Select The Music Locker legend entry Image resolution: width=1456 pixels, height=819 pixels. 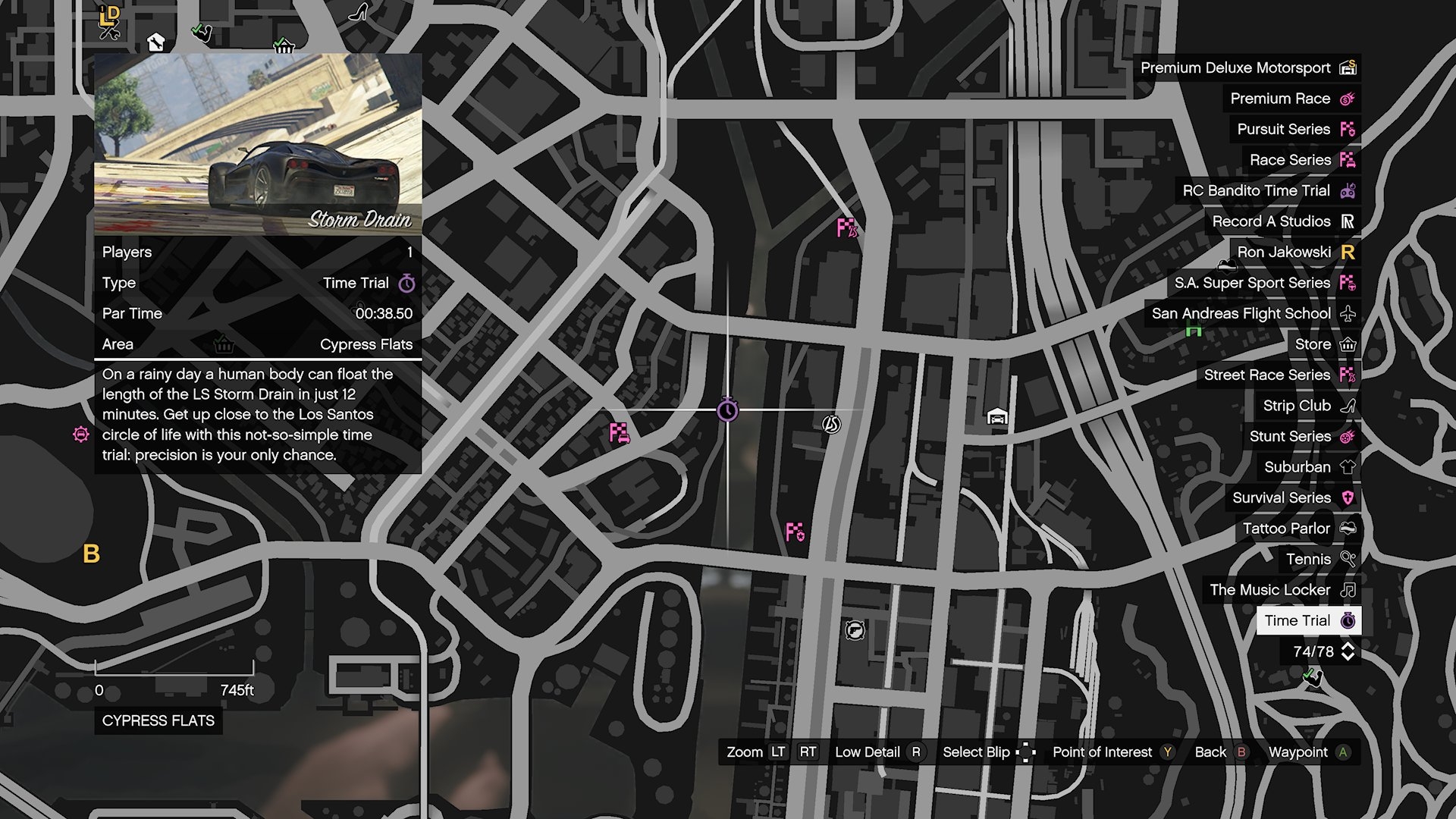click(x=1281, y=590)
